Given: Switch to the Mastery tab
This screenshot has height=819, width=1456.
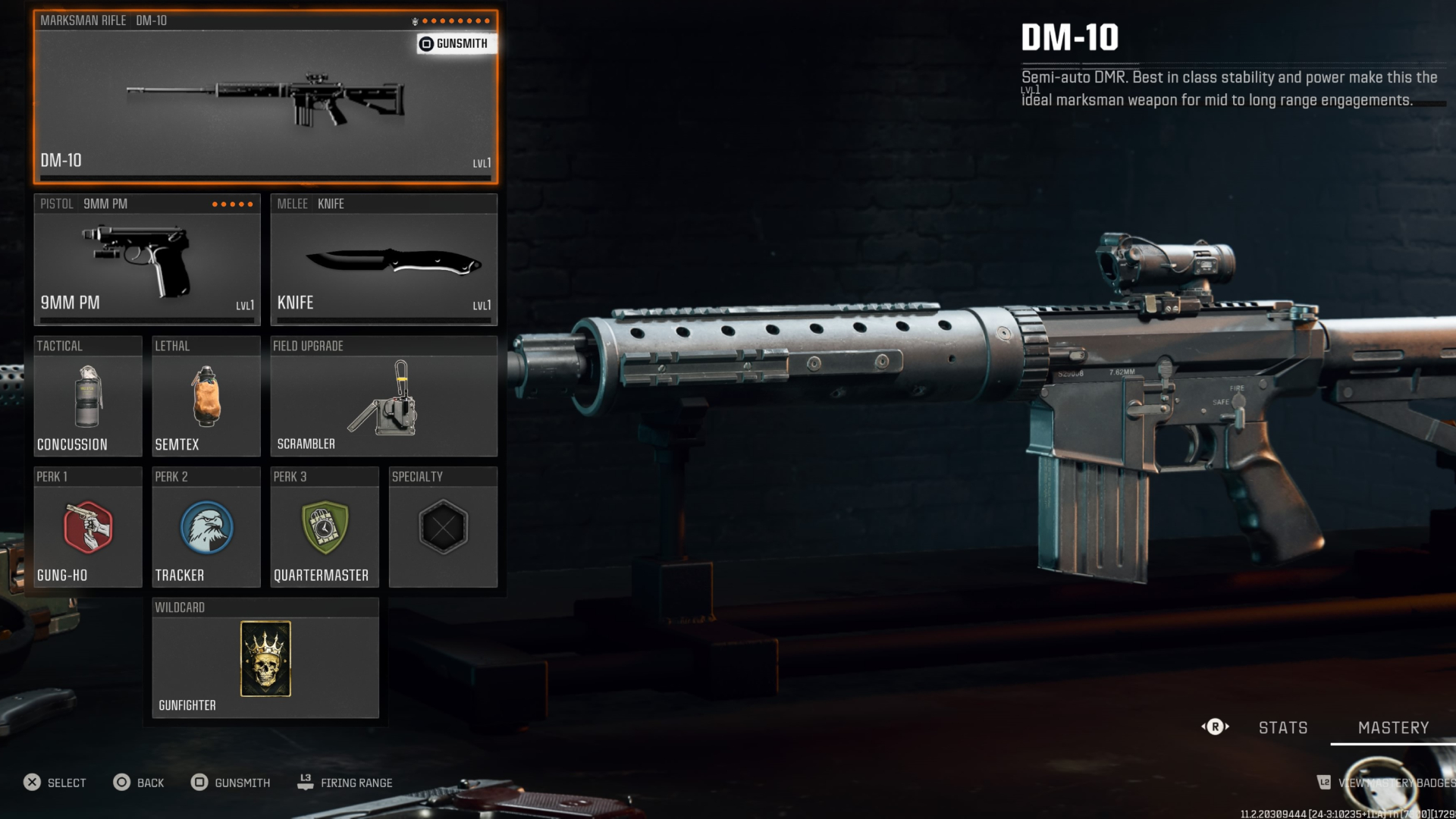Looking at the screenshot, I should click(x=1392, y=727).
